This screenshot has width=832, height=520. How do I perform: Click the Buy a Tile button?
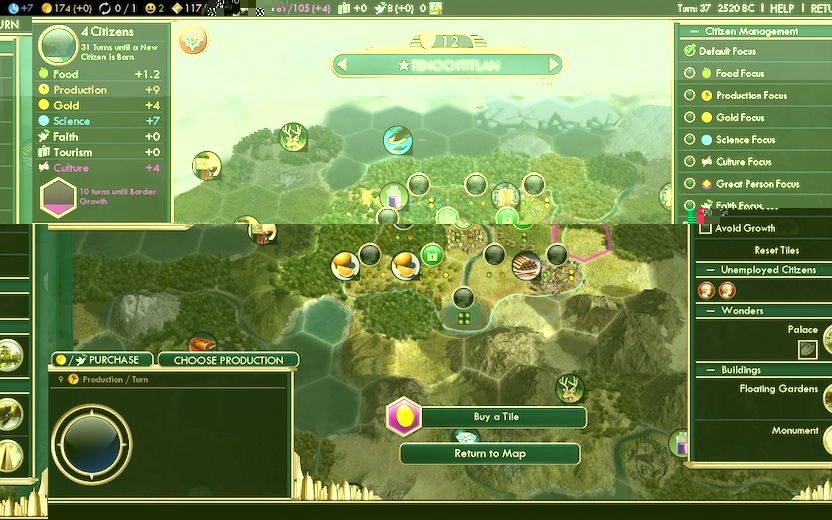(x=496, y=417)
